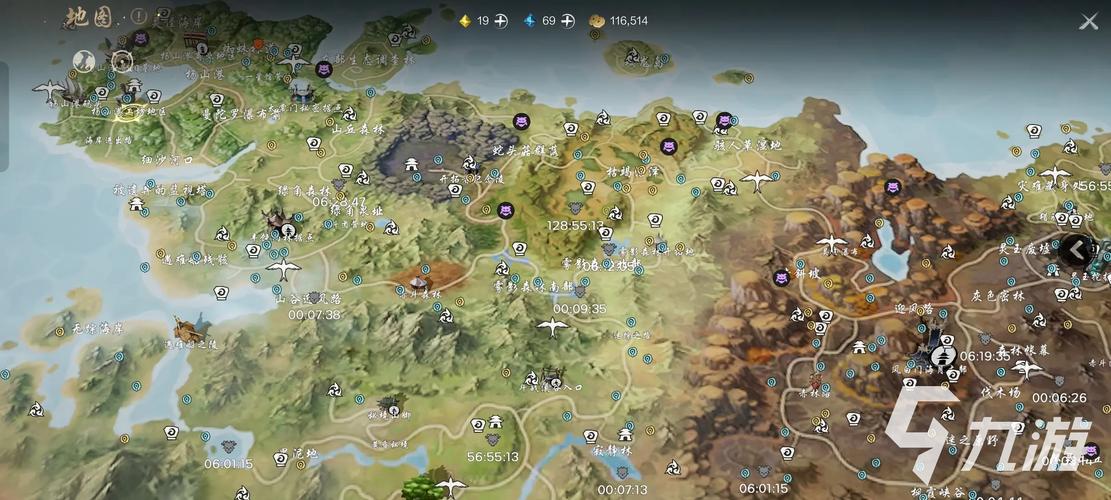The width and height of the screenshot is (1111, 500).
Task: Pick the pagoda marker below 被遗弃的监视塔
Action: coord(137,204)
